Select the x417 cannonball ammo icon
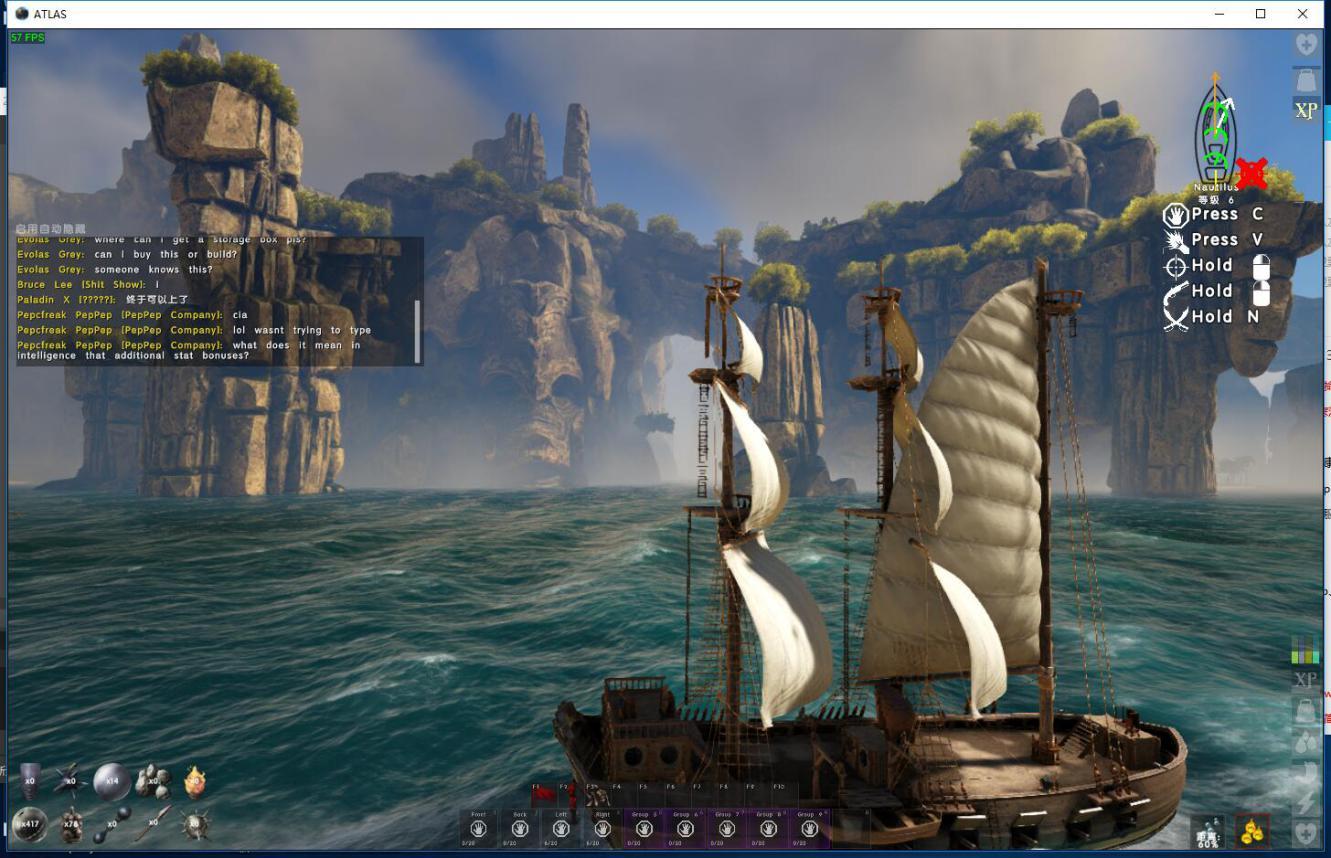1331x858 pixels. point(29,824)
